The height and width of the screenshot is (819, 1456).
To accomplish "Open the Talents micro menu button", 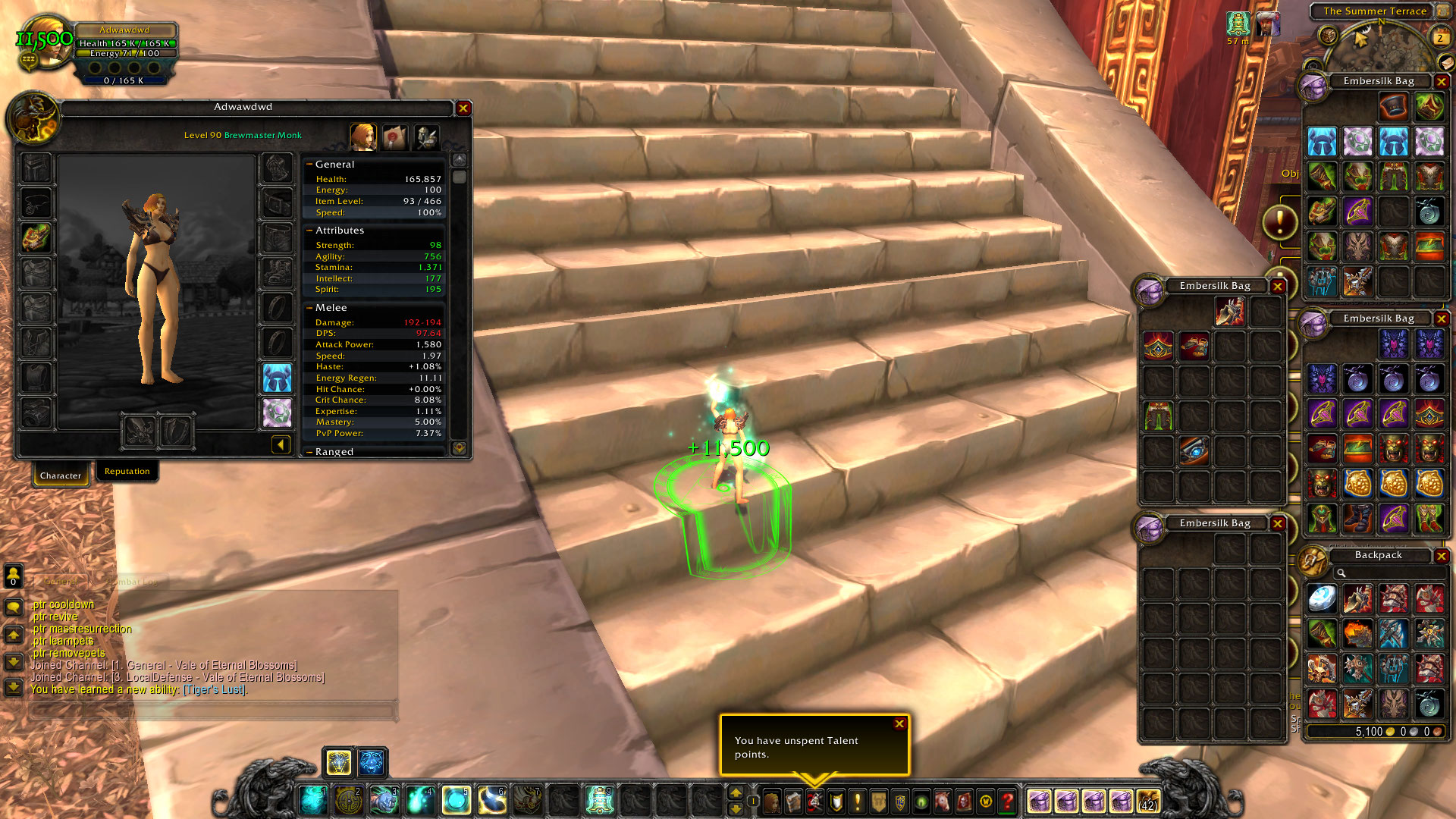I will (x=814, y=801).
